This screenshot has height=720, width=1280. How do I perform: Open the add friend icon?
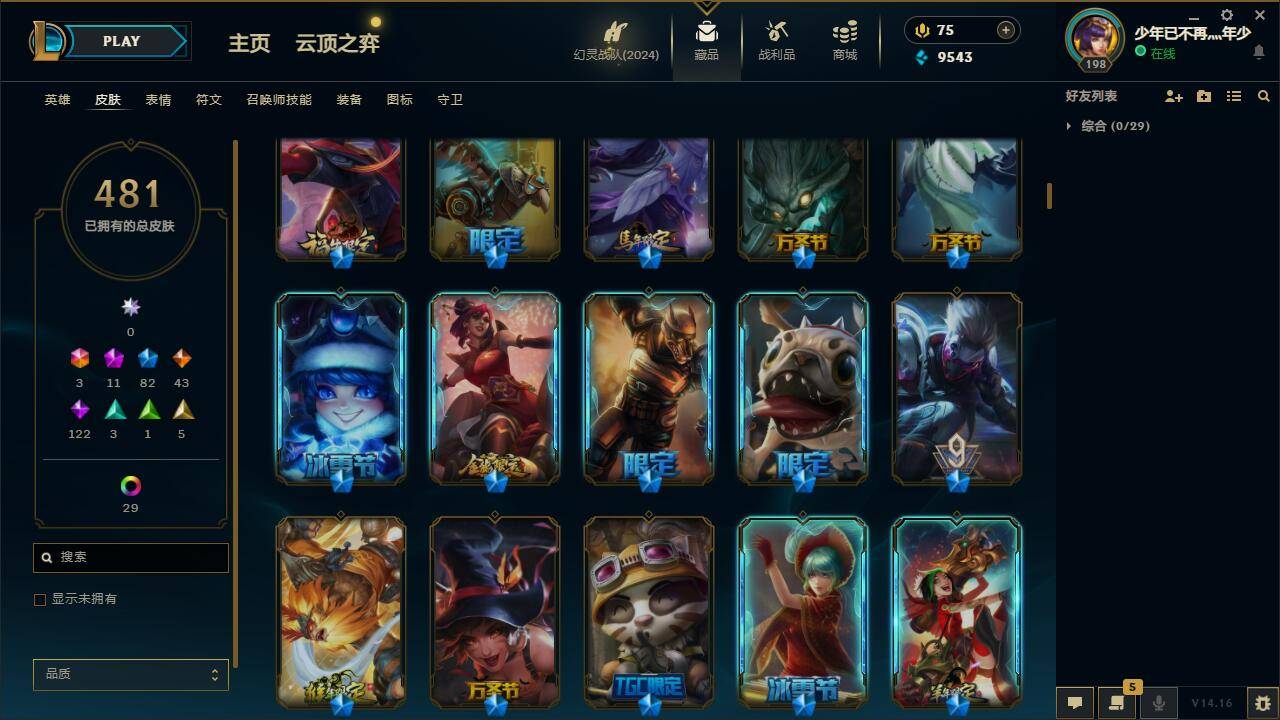click(1172, 96)
